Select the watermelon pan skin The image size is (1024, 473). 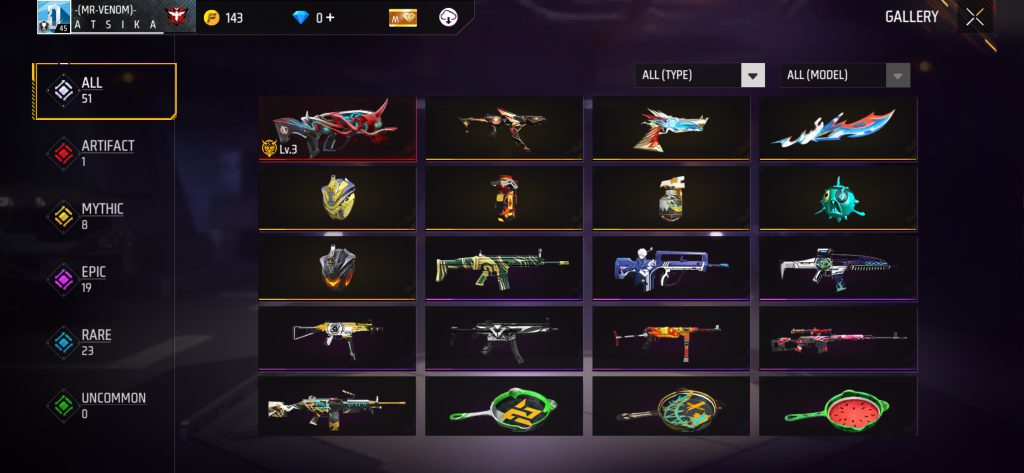[838, 406]
